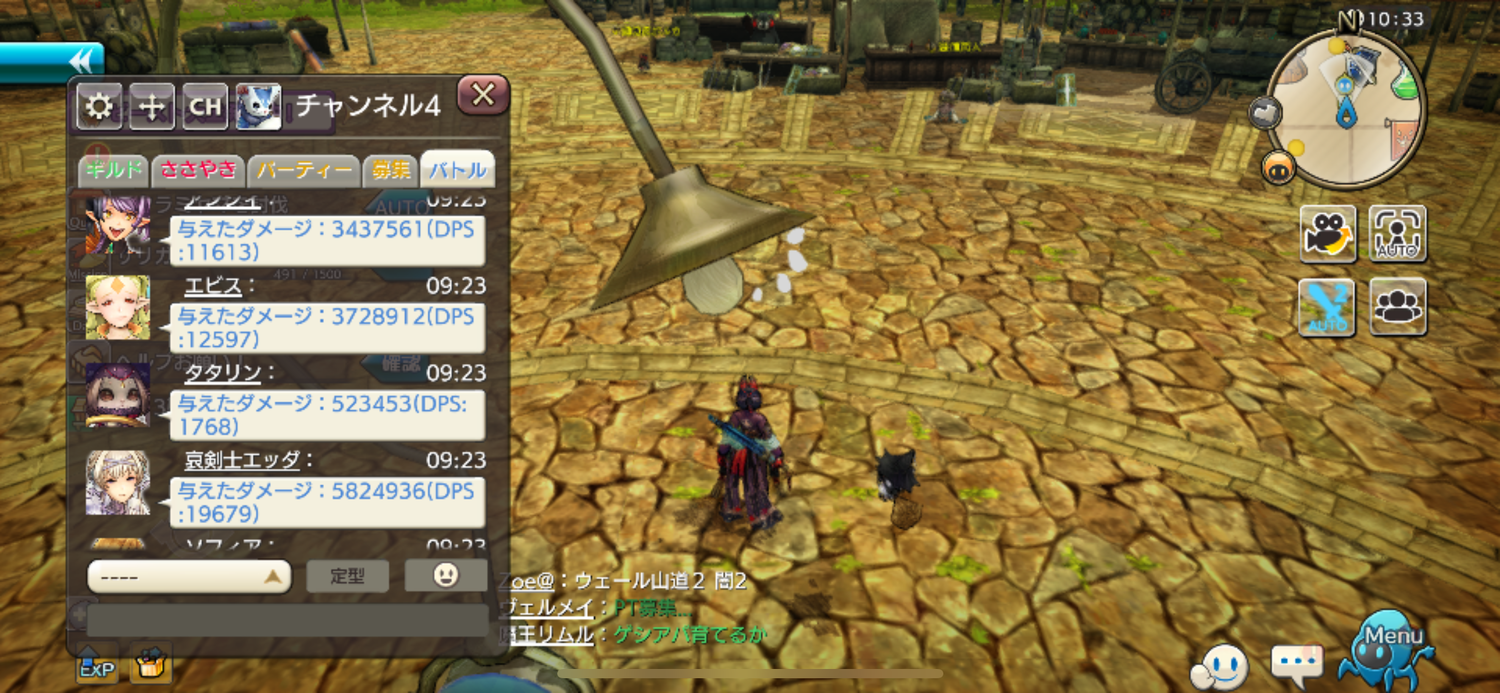Open the main Menu button
Image resolution: width=1500 pixels, height=693 pixels.
click(x=1392, y=648)
